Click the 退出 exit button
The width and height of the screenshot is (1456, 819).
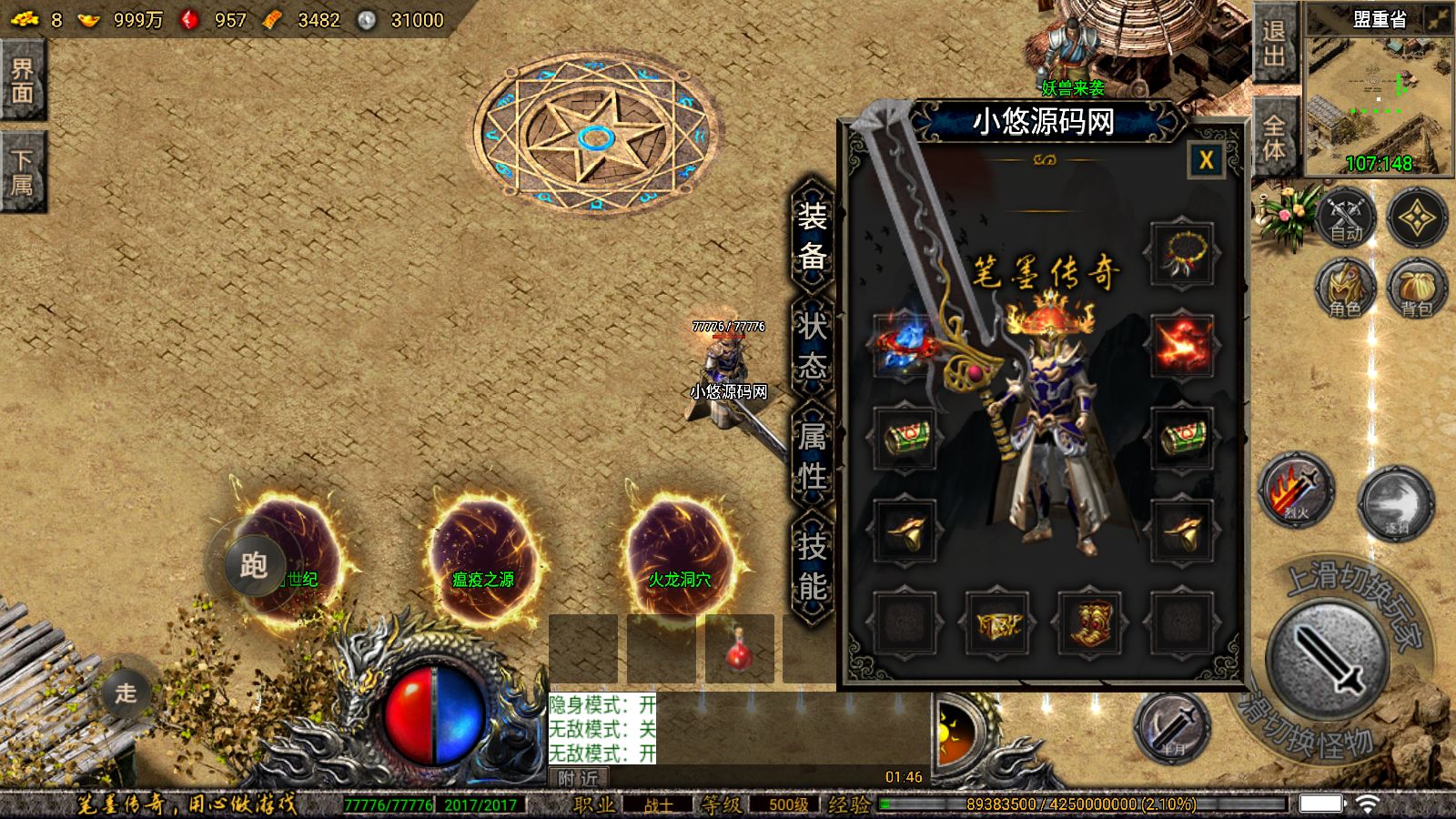click(x=1274, y=44)
